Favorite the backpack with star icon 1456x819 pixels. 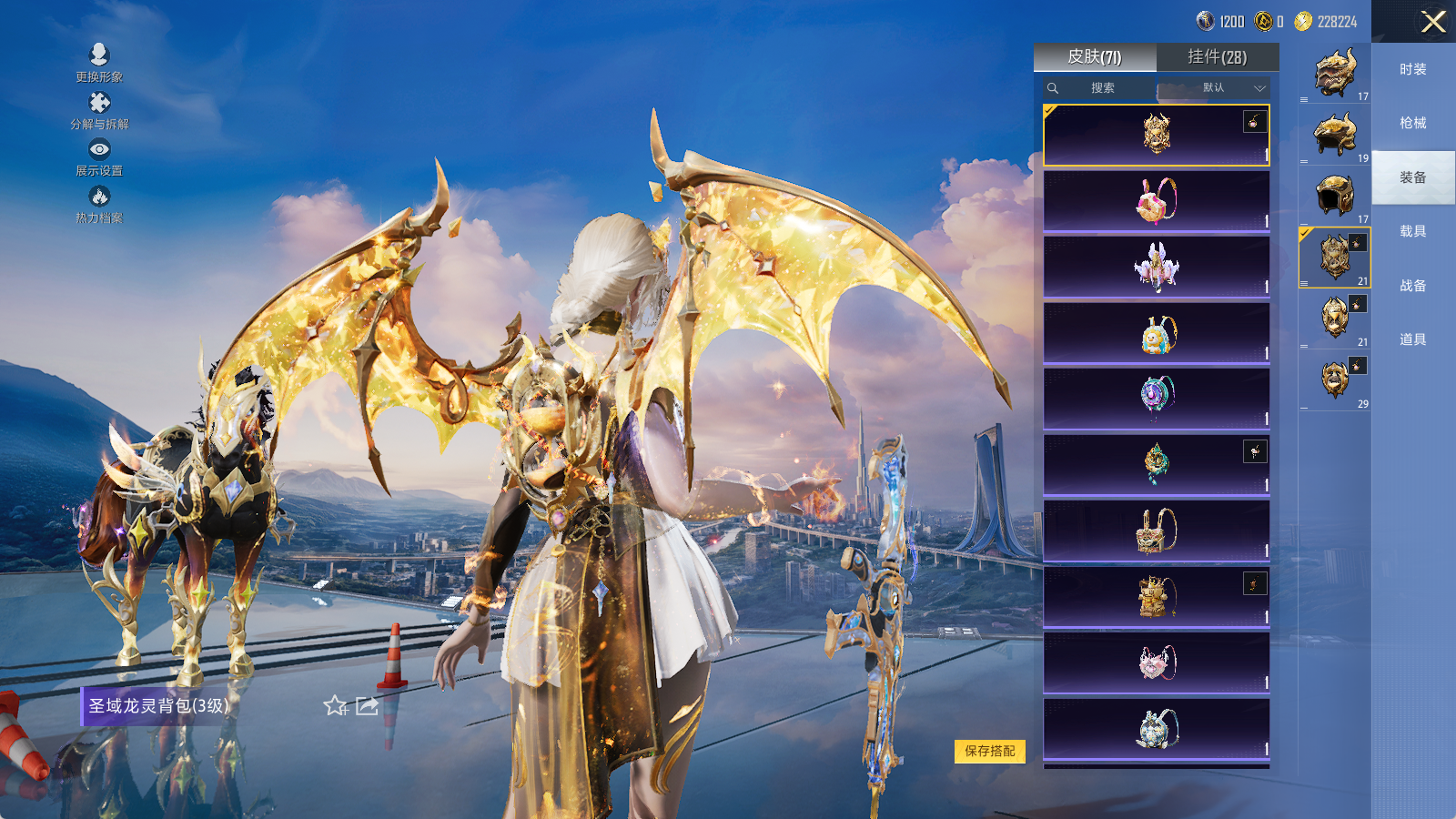pyautogui.click(x=335, y=706)
